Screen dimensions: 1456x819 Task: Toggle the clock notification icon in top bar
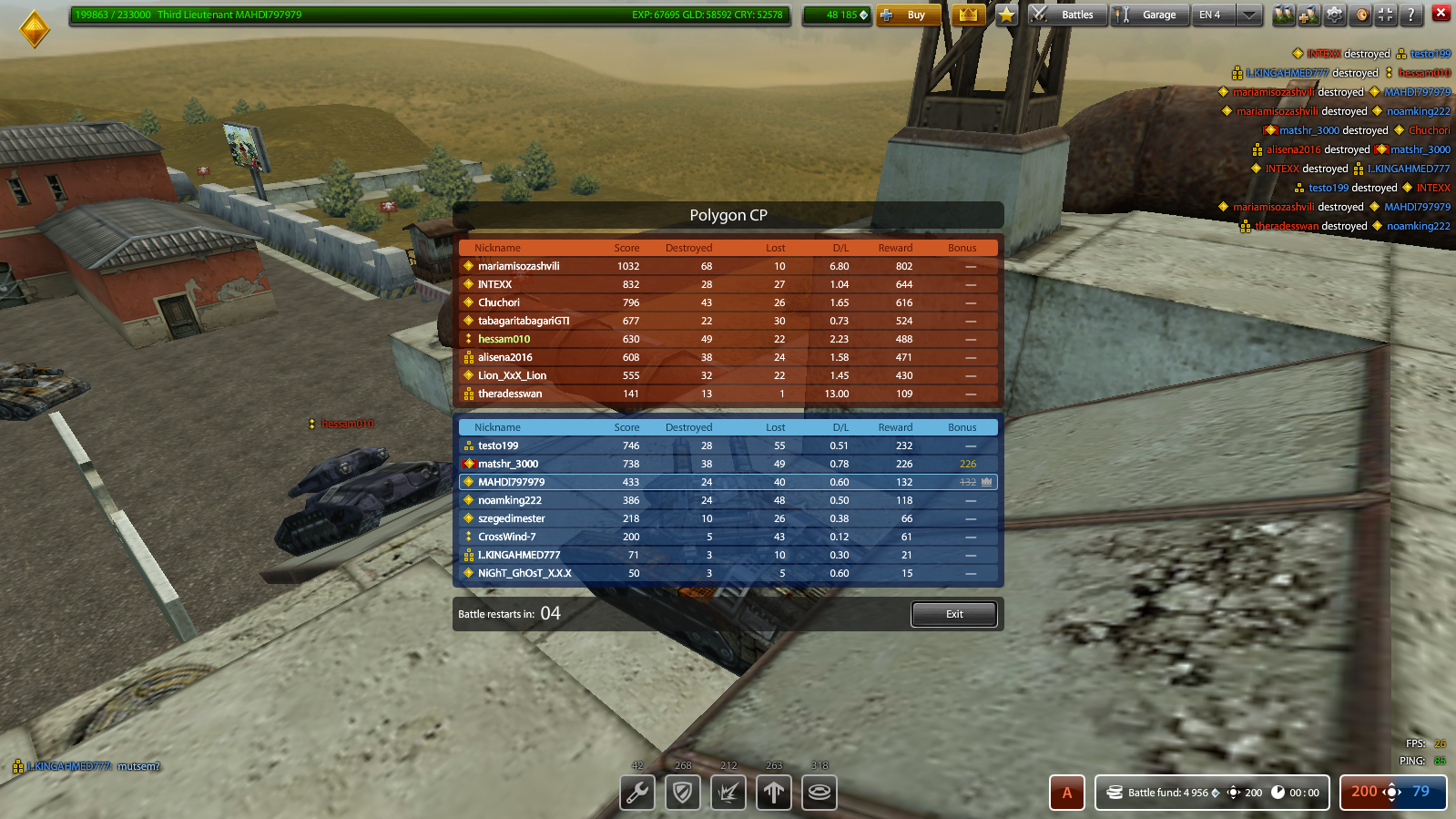(x=1361, y=14)
